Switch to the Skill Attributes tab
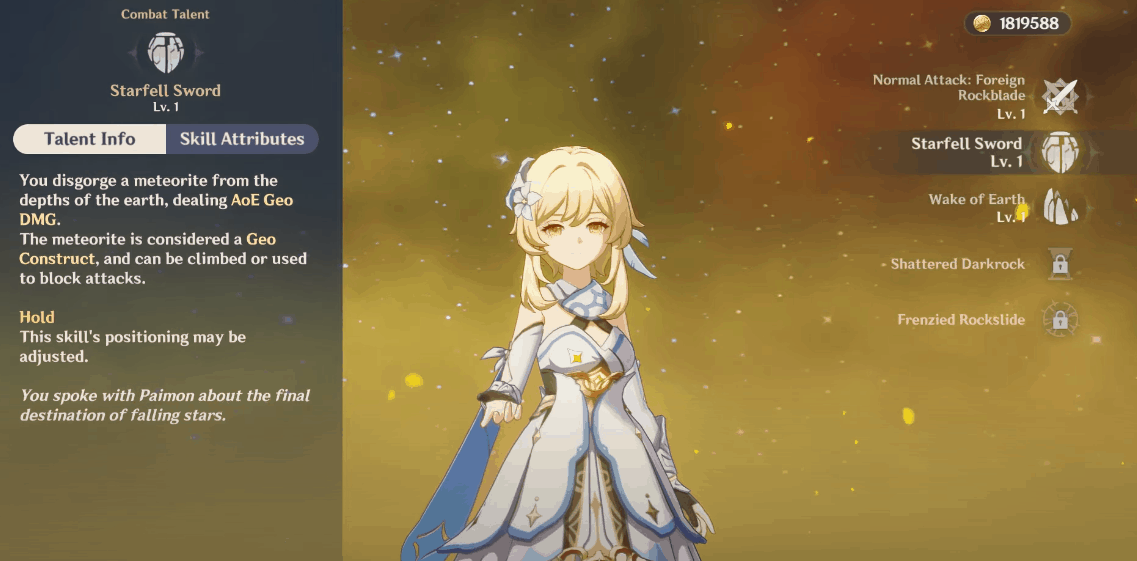This screenshot has width=1137, height=561. (242, 139)
